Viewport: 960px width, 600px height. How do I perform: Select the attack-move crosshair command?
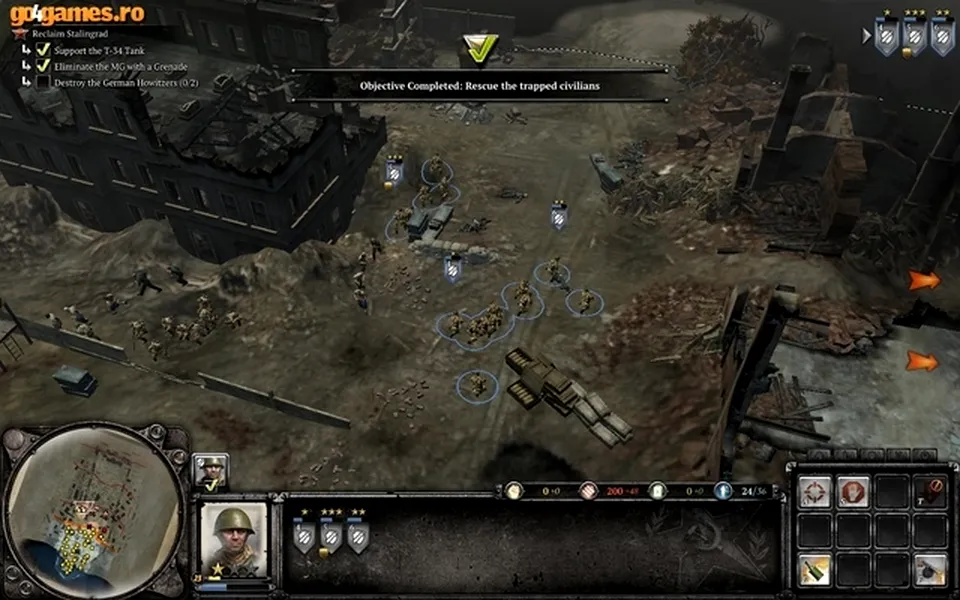[x=815, y=491]
